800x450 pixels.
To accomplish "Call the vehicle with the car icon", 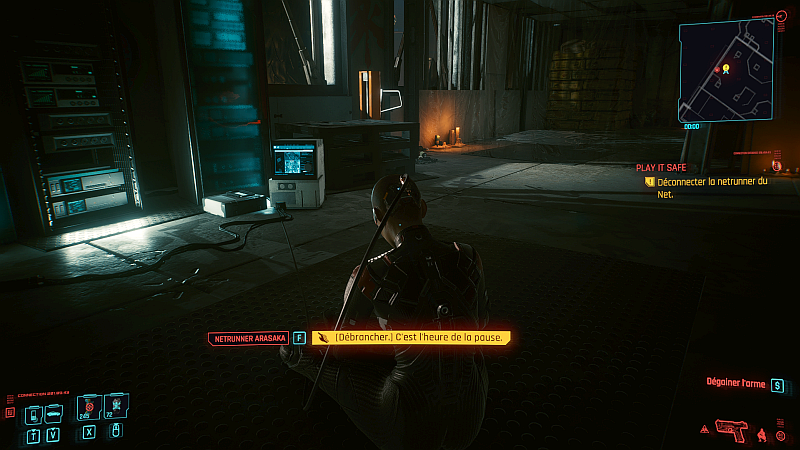I will (53, 414).
